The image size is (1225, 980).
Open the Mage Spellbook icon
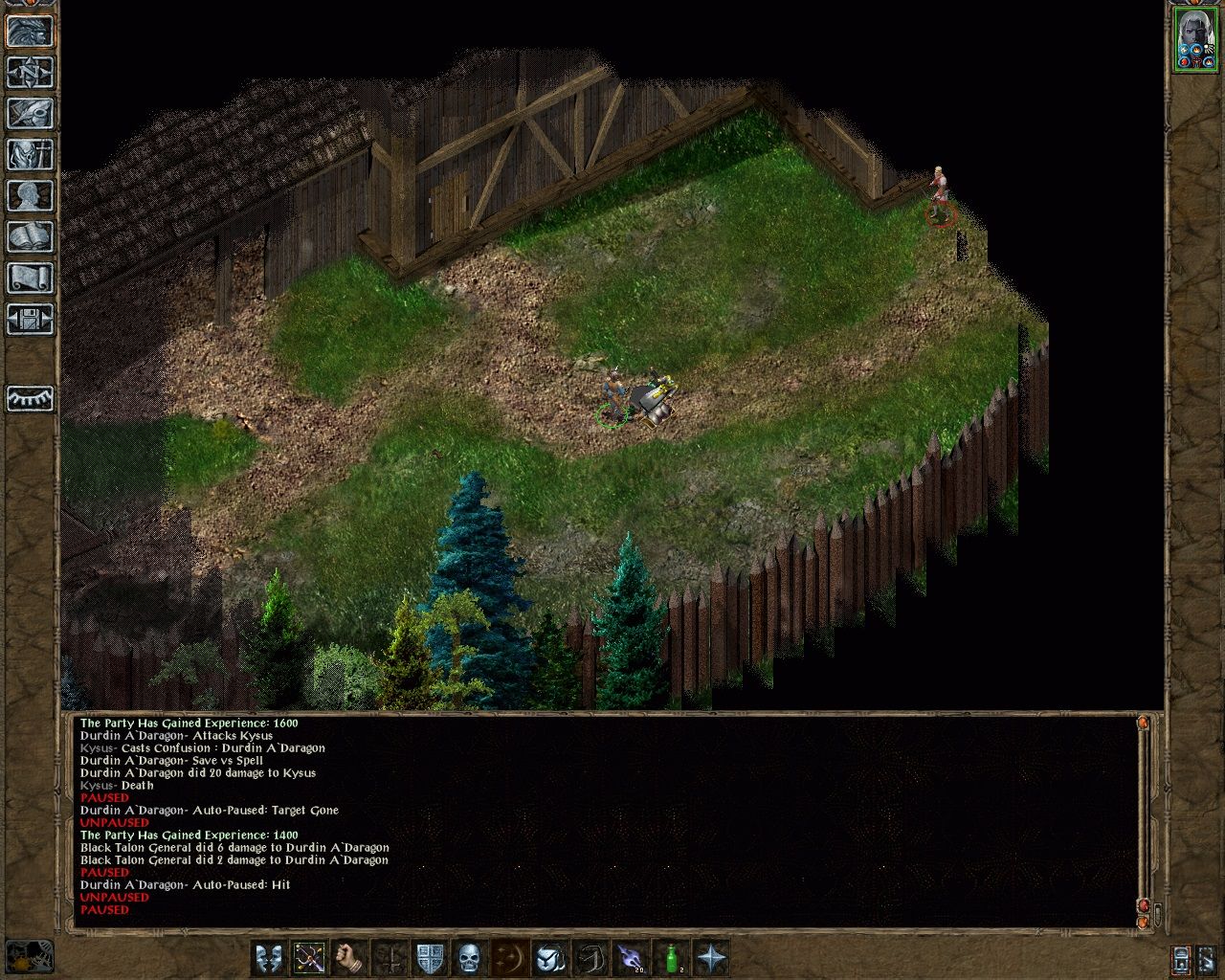point(32,237)
